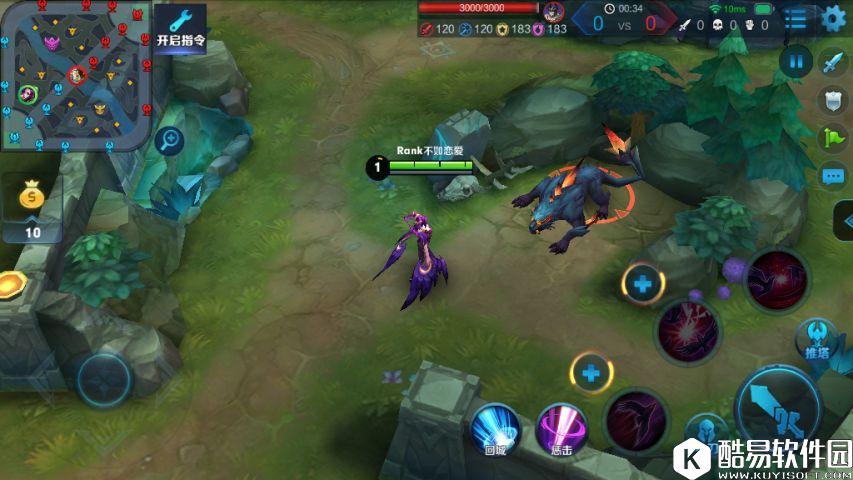The width and height of the screenshot is (853, 480).
Task: Select the helmet minion-target button
Action: point(706,432)
